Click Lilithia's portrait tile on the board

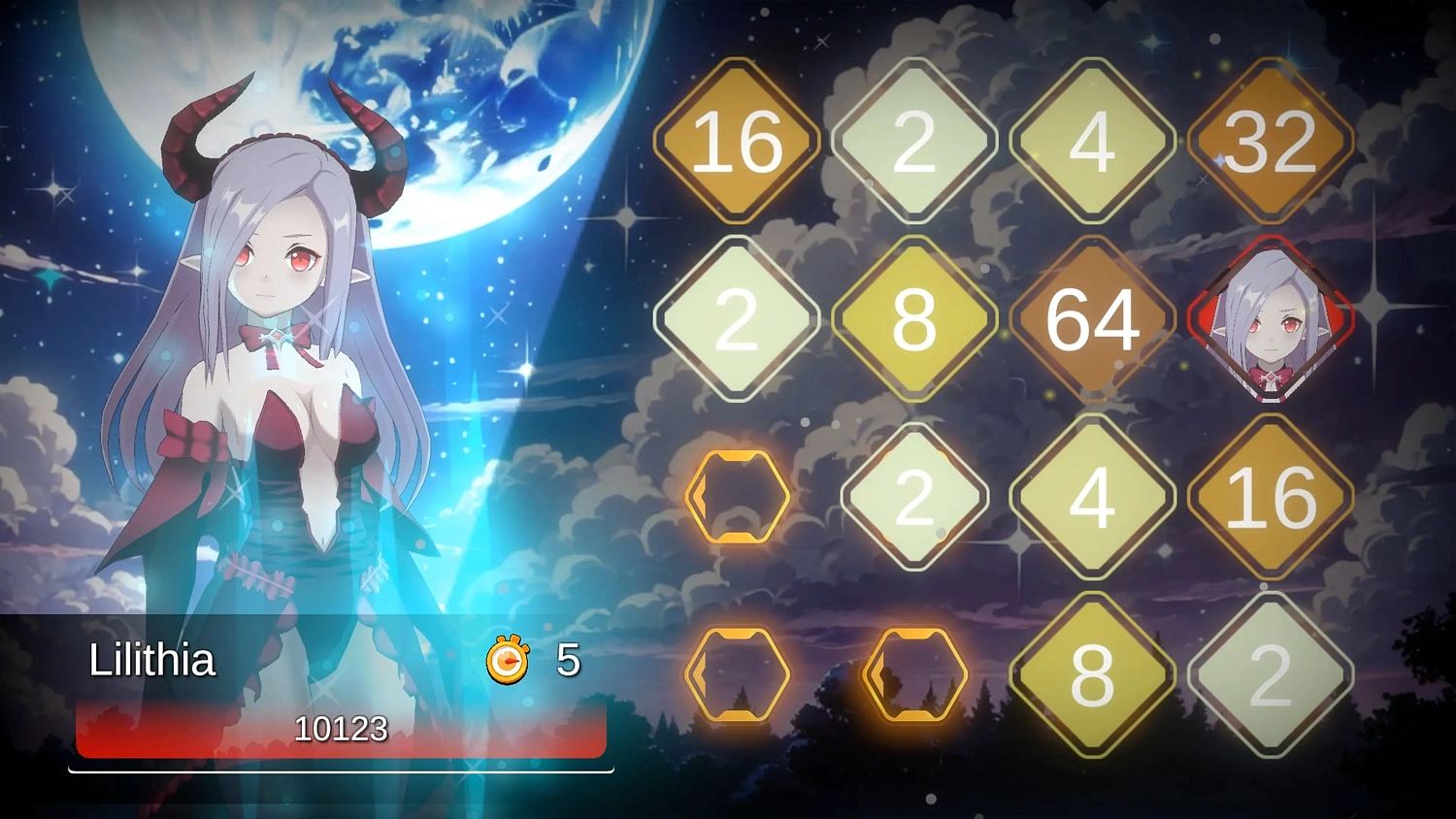click(x=1272, y=320)
